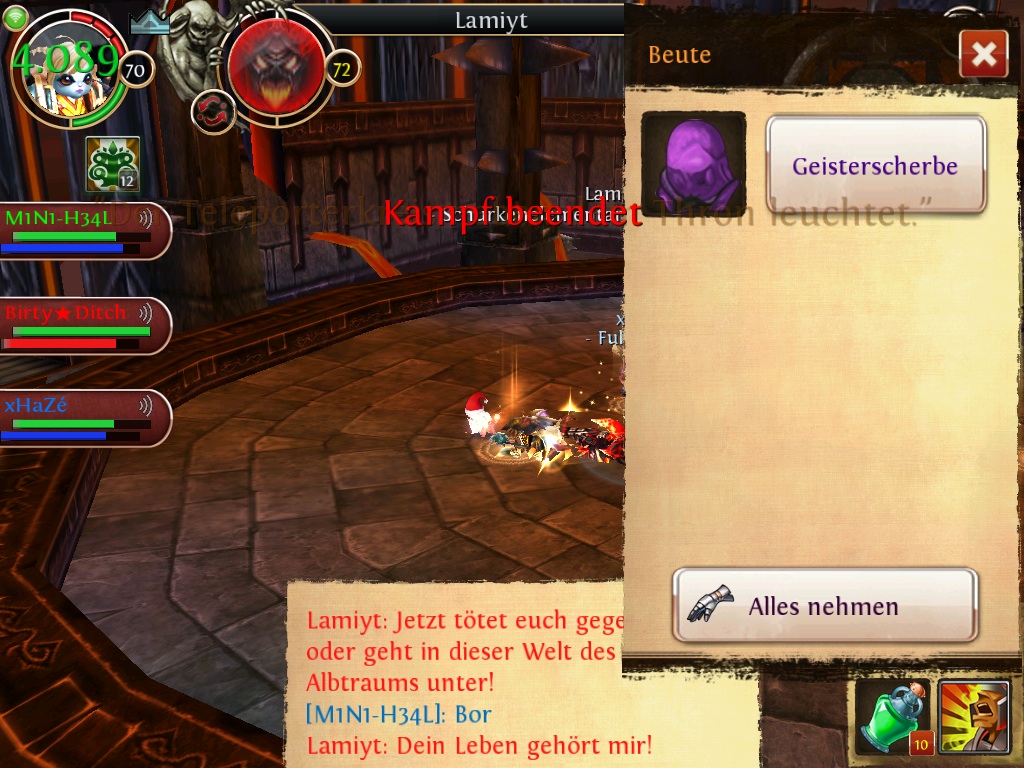Select party member xHaZé
Viewport: 1024px width, 768px height.
tap(82, 417)
